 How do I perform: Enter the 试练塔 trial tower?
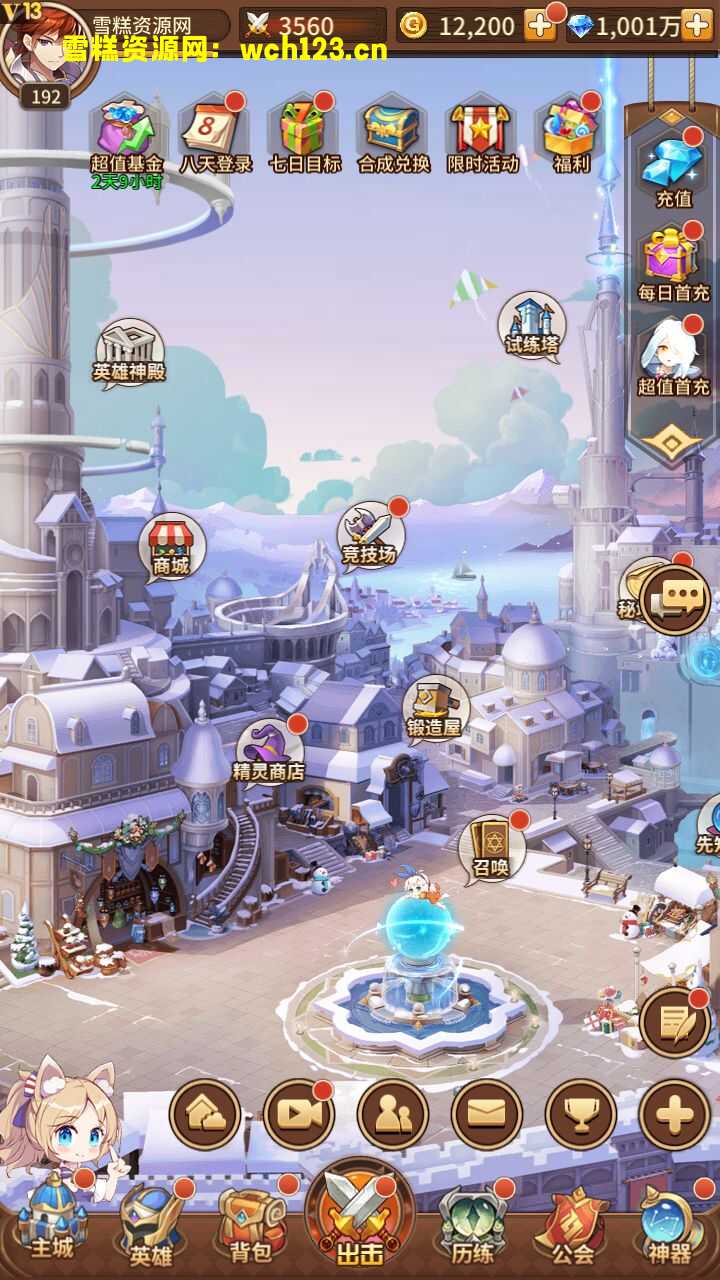pos(531,326)
